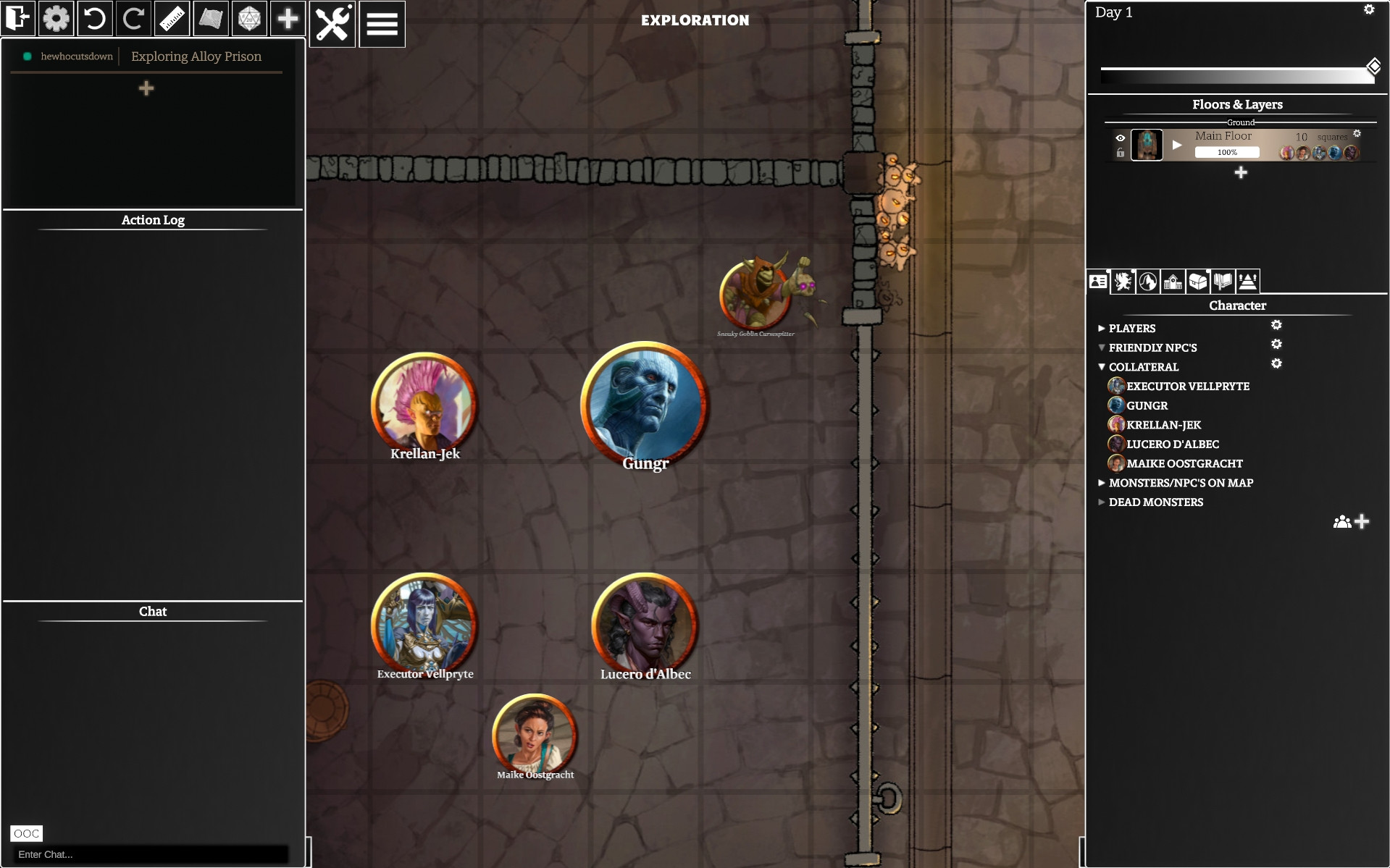The image size is (1390, 868).
Task: Click into the Enter Chat field
Action: (x=150, y=854)
